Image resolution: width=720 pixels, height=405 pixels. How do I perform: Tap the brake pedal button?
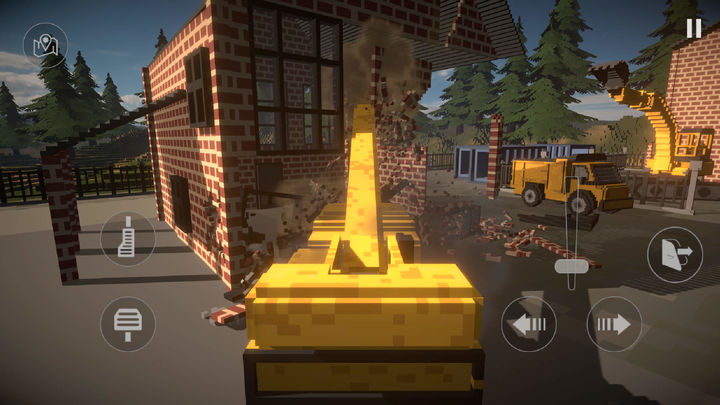coord(128,323)
